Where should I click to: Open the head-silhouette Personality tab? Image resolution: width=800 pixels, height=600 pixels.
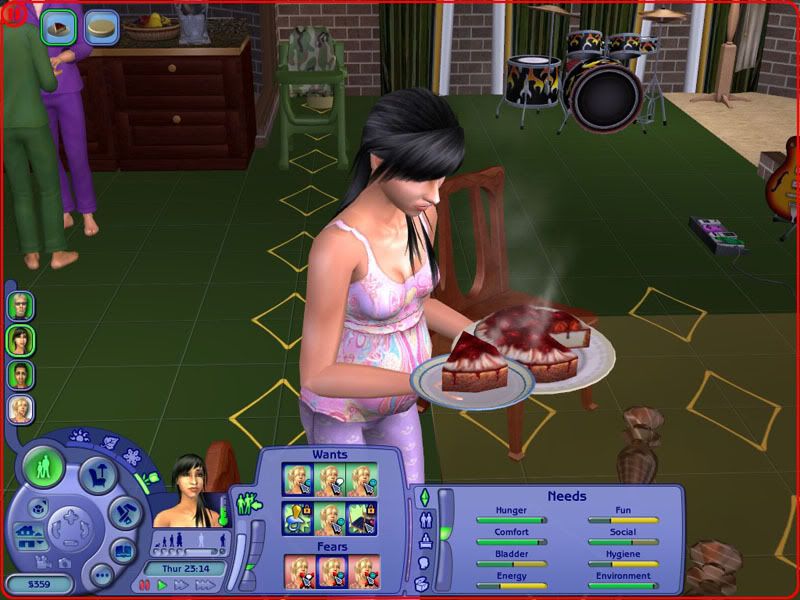pyautogui.click(x=423, y=562)
